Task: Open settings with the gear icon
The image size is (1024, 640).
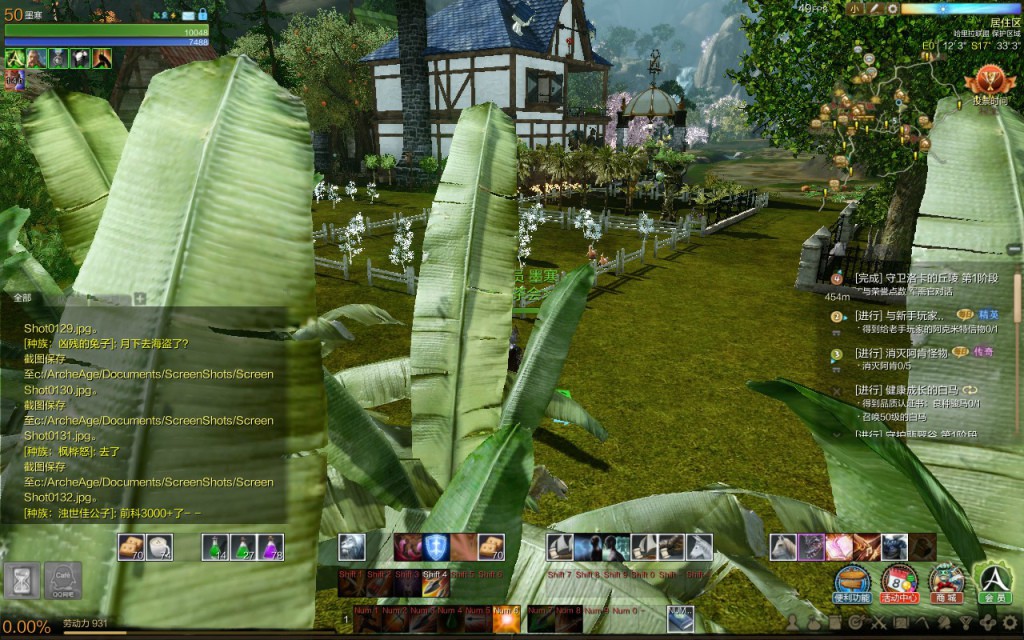Action: click(1010, 623)
